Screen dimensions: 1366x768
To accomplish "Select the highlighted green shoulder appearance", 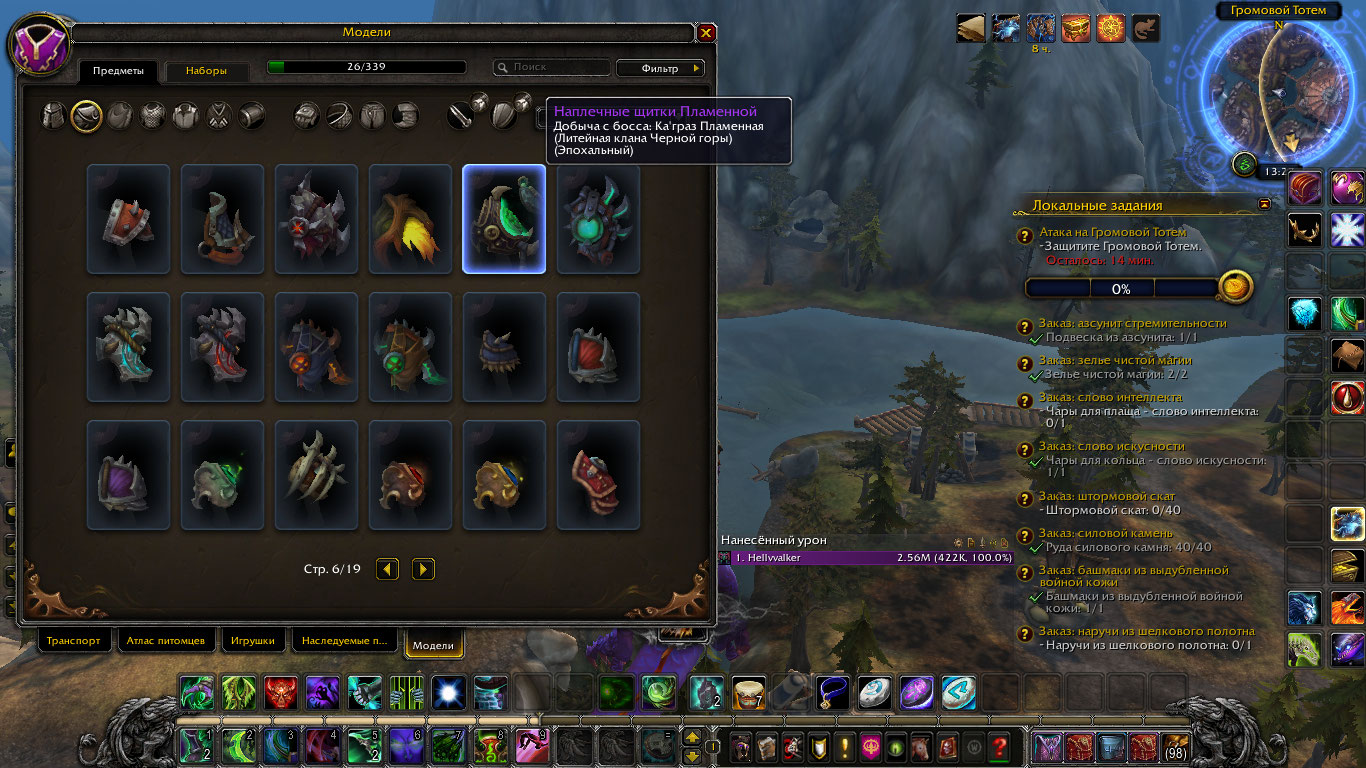I will coord(504,219).
